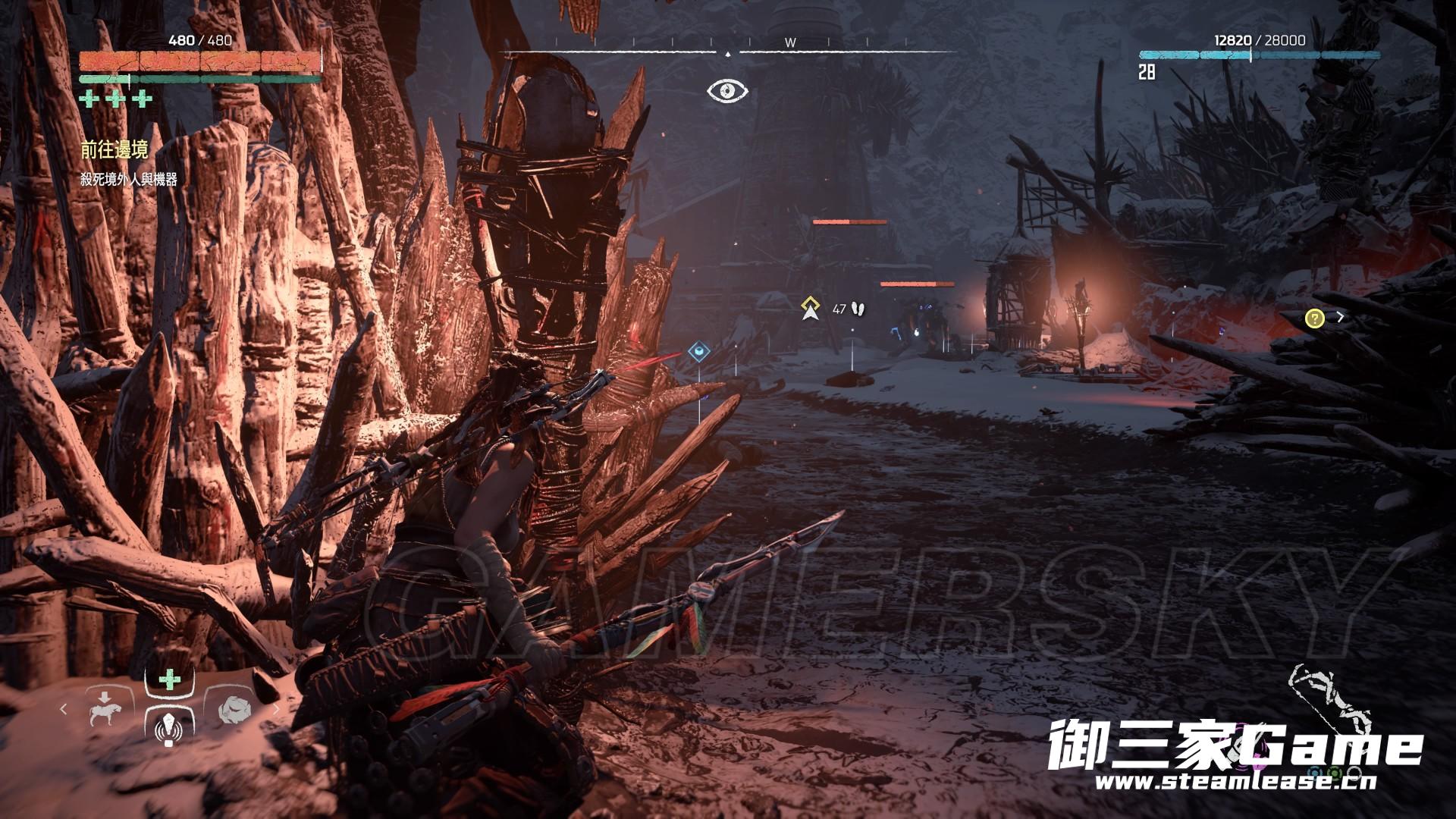Open the 前往邊境 quest tracker
Image resolution: width=1456 pixels, height=819 pixels.
point(114,151)
